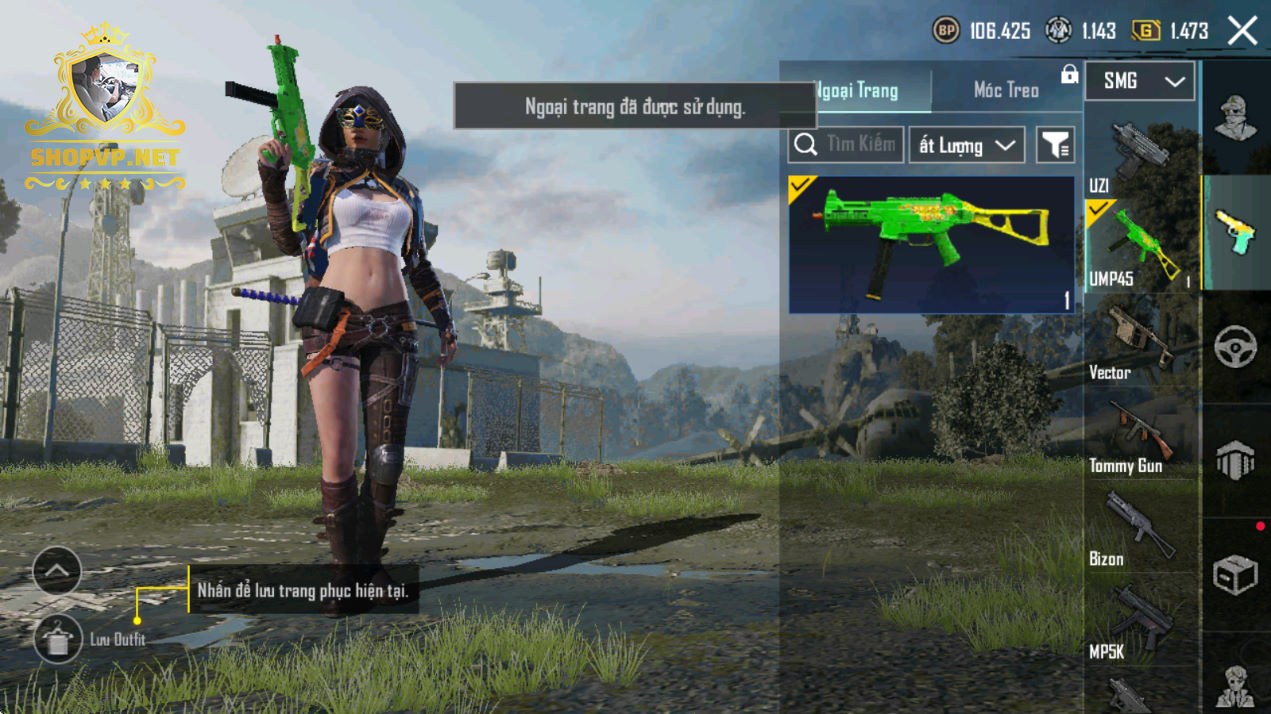Click the Tìm Kiếm search field
The width and height of the screenshot is (1271, 714).
click(x=846, y=145)
